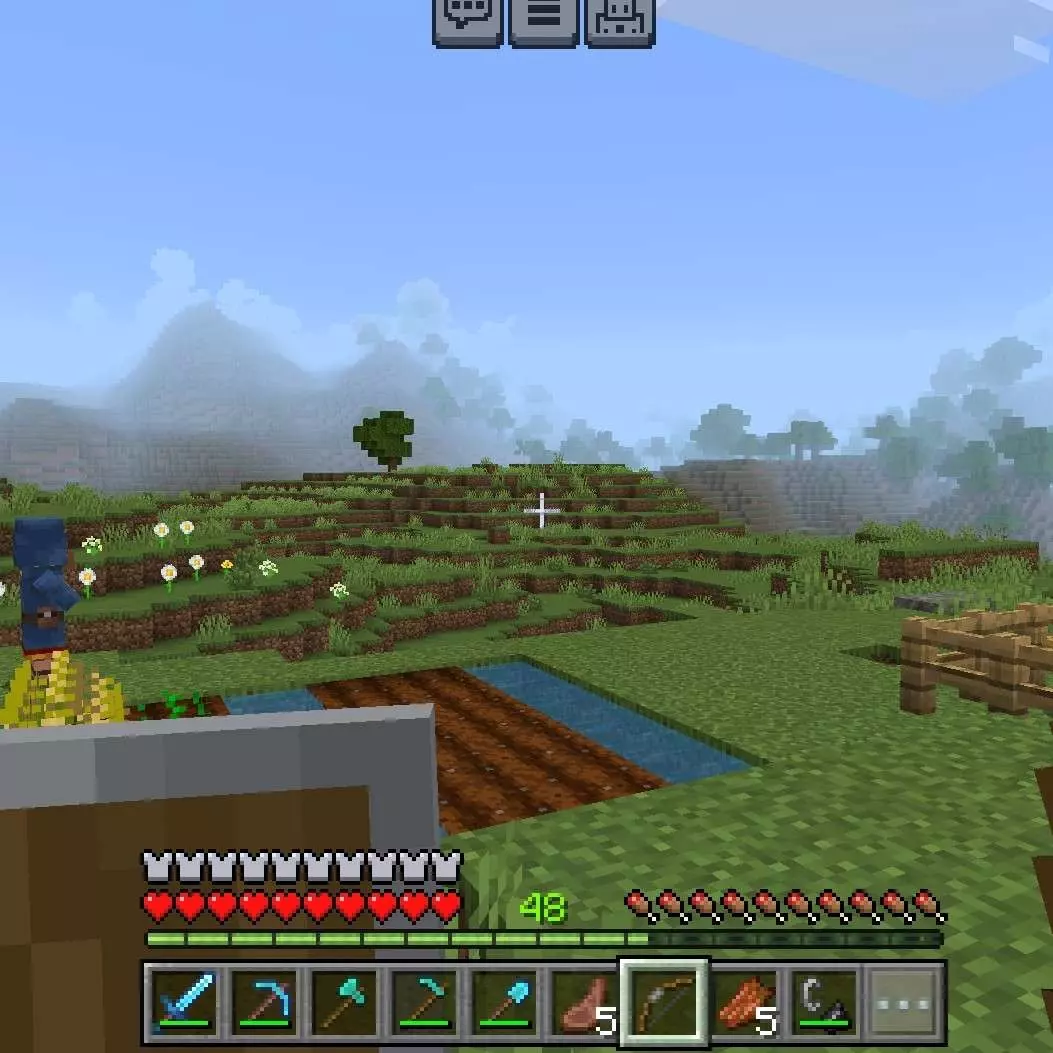Select the raw meat stack slot
Screen dimensions: 1053x1053
point(585,1002)
